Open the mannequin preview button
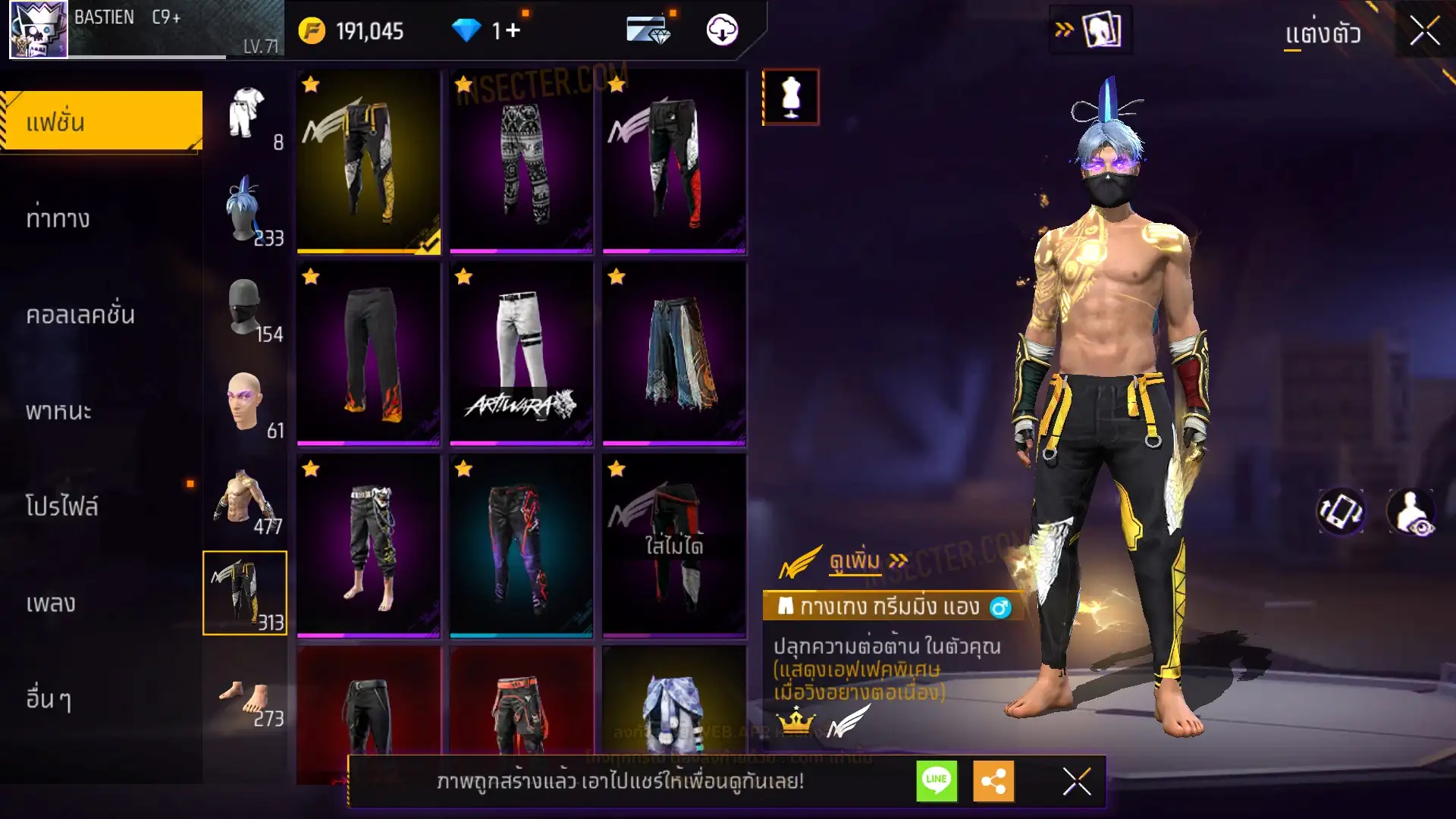 point(790,97)
